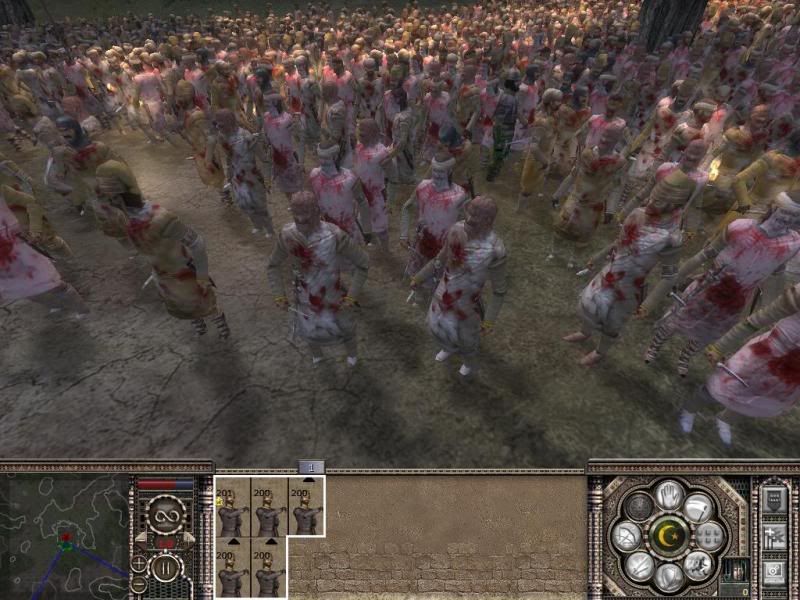Click the round infinity-symbol speed dial
The height and width of the screenshot is (600, 800).
pos(167,517)
